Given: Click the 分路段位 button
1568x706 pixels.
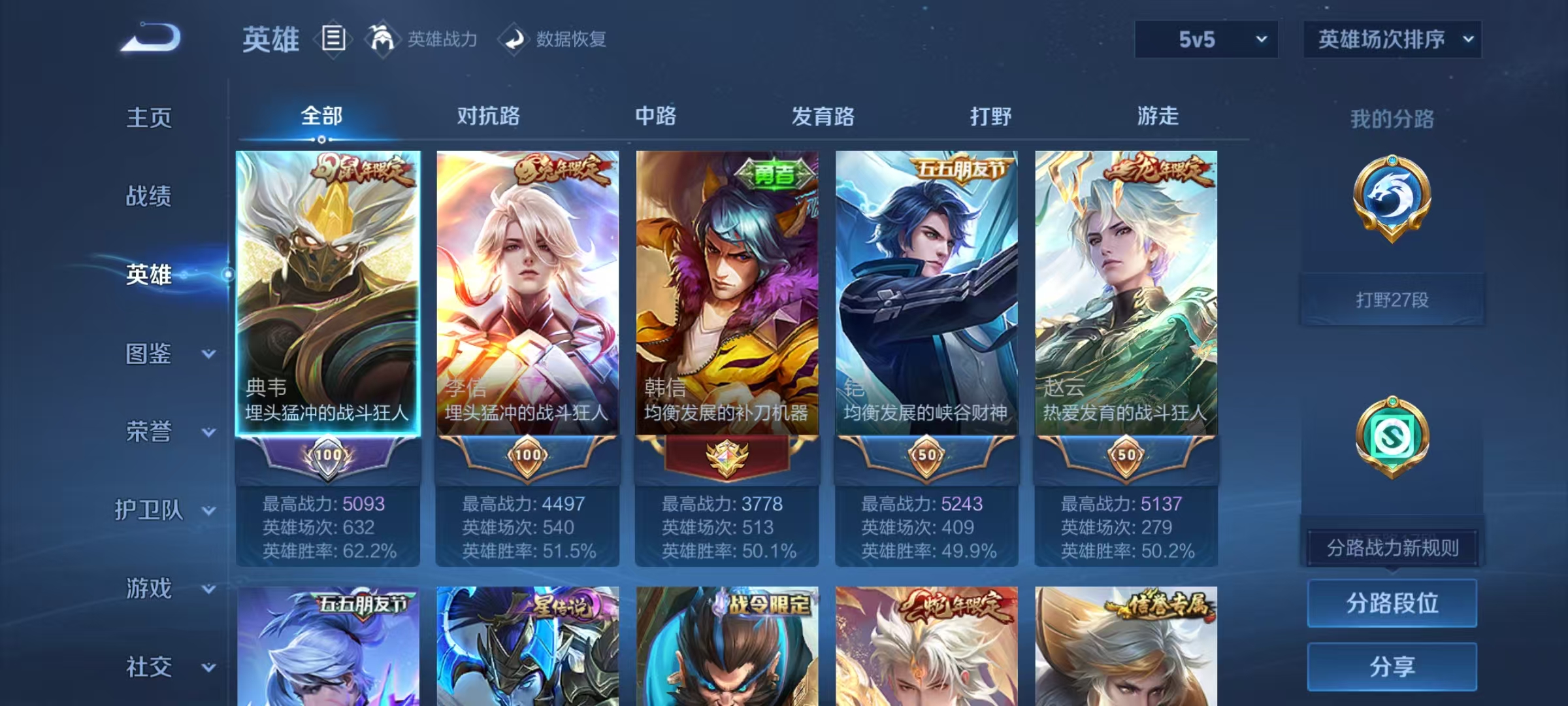Looking at the screenshot, I should [1392, 603].
